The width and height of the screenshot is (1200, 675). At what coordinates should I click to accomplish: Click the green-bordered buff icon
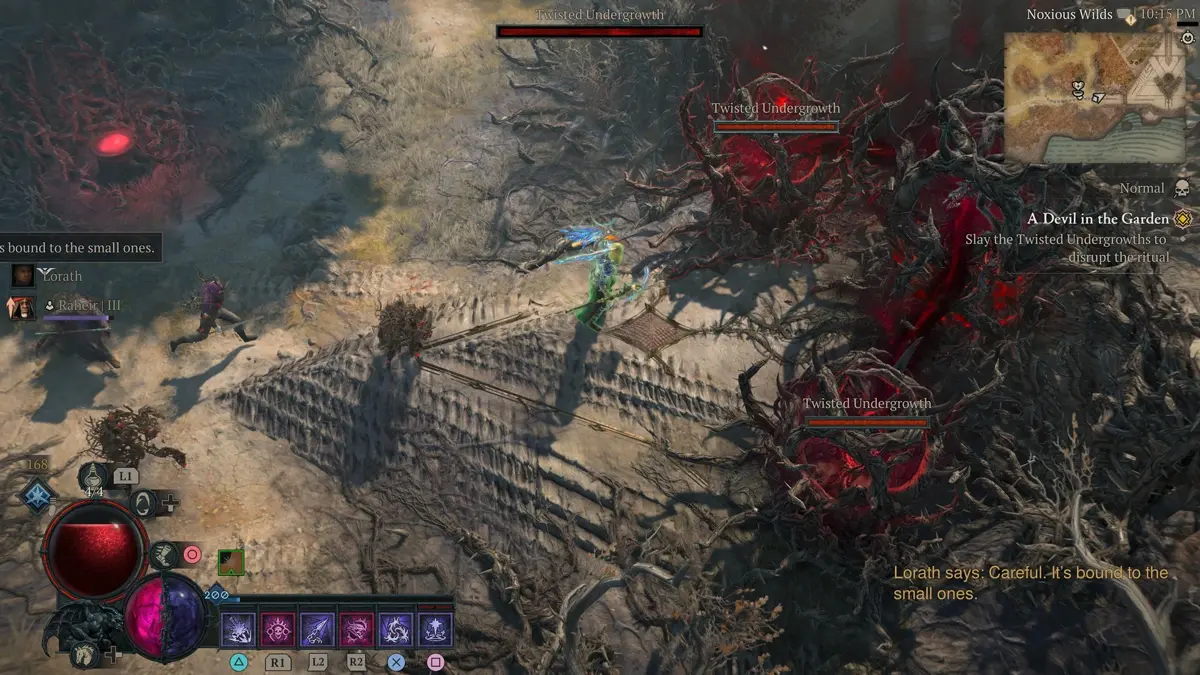(x=231, y=562)
